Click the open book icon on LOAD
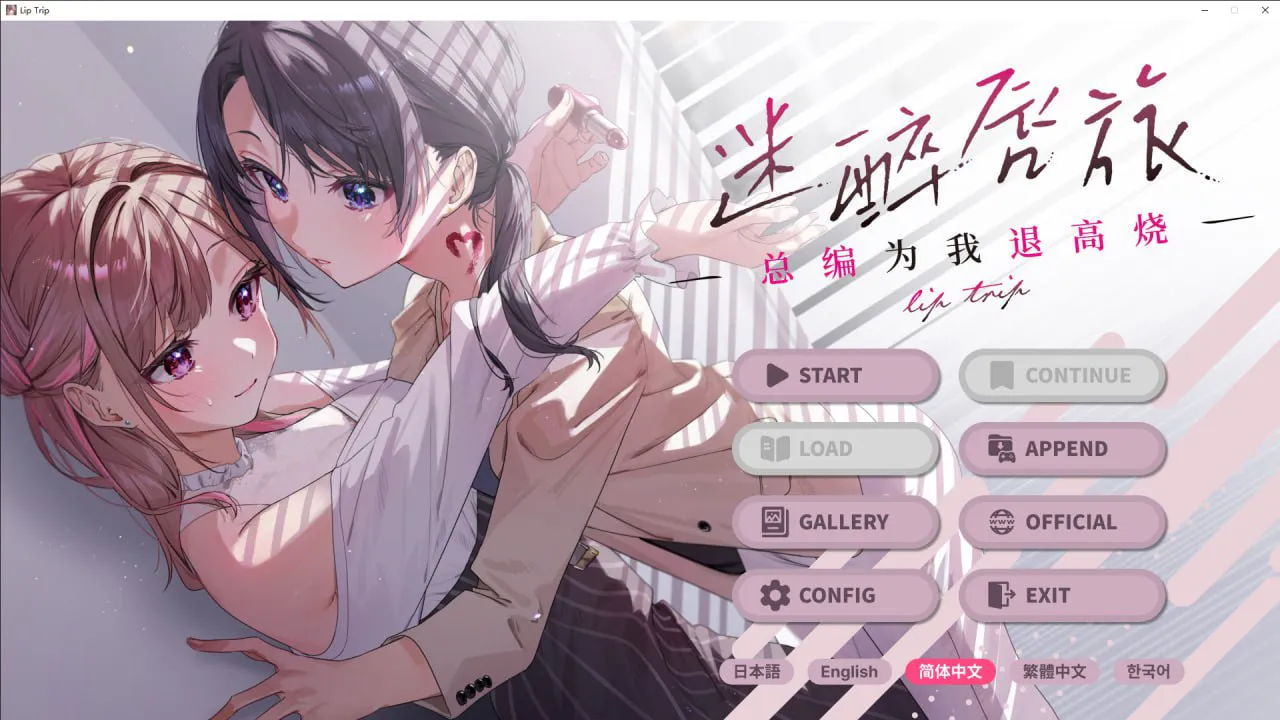1280x720 pixels. pos(772,449)
